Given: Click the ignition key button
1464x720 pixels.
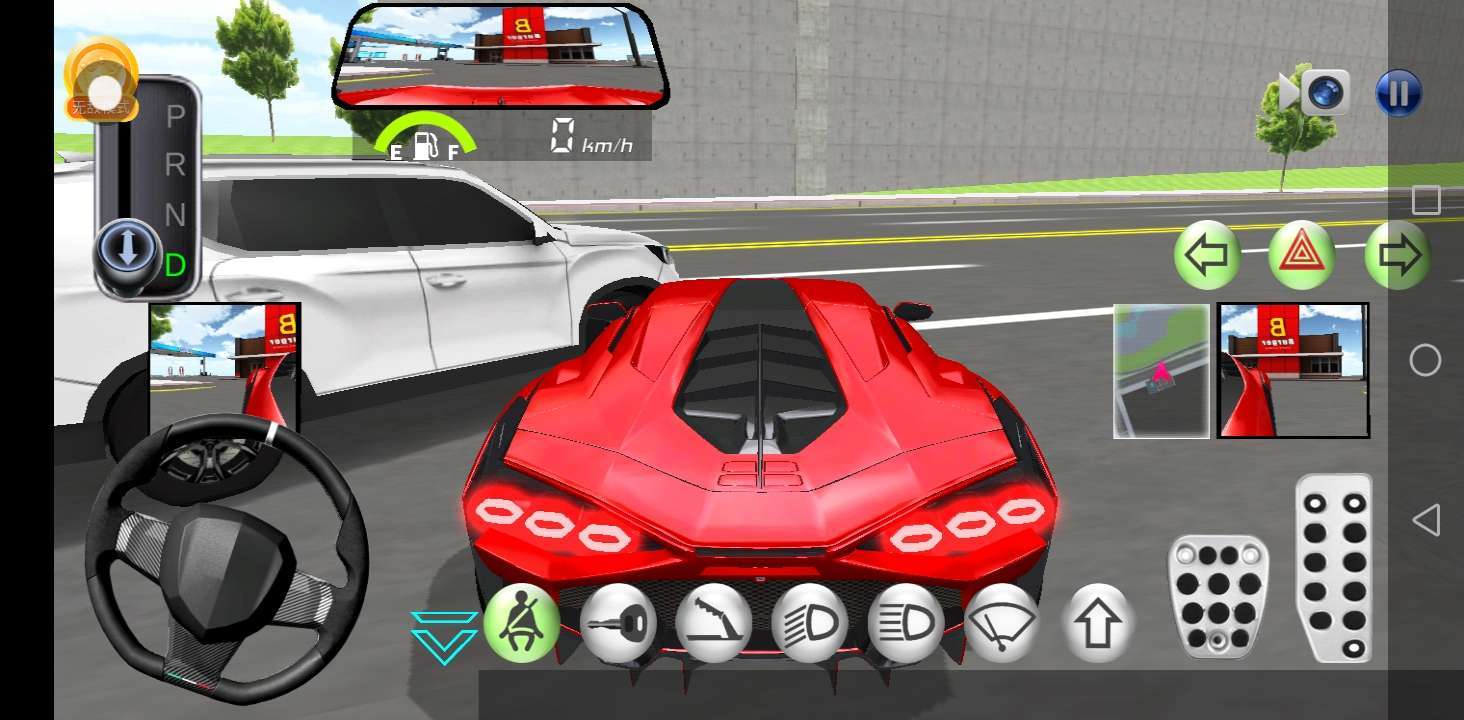Looking at the screenshot, I should pos(618,622).
